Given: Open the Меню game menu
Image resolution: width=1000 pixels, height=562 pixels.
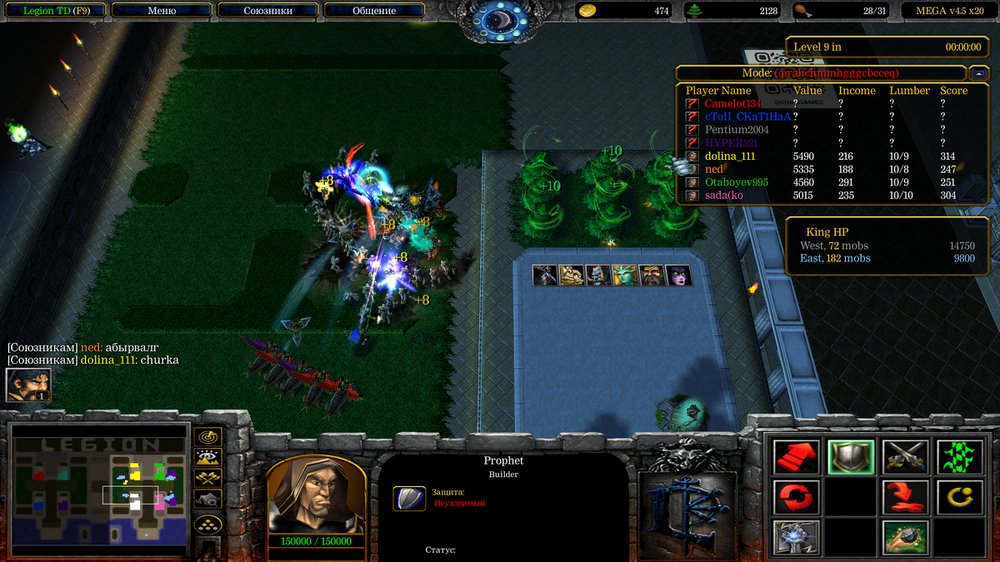Looking at the screenshot, I should [x=161, y=11].
